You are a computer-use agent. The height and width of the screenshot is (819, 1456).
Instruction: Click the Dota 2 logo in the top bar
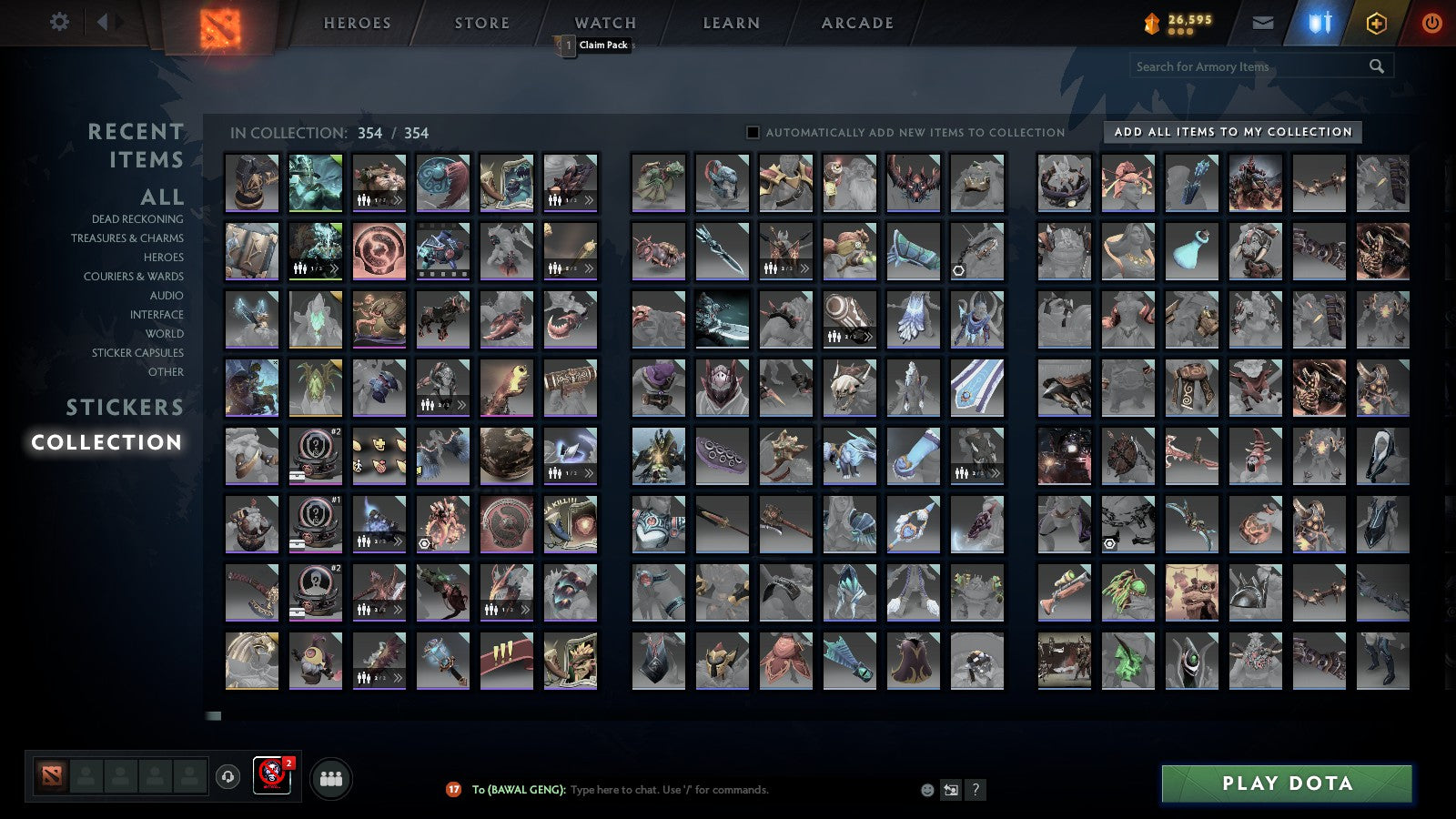221,25
